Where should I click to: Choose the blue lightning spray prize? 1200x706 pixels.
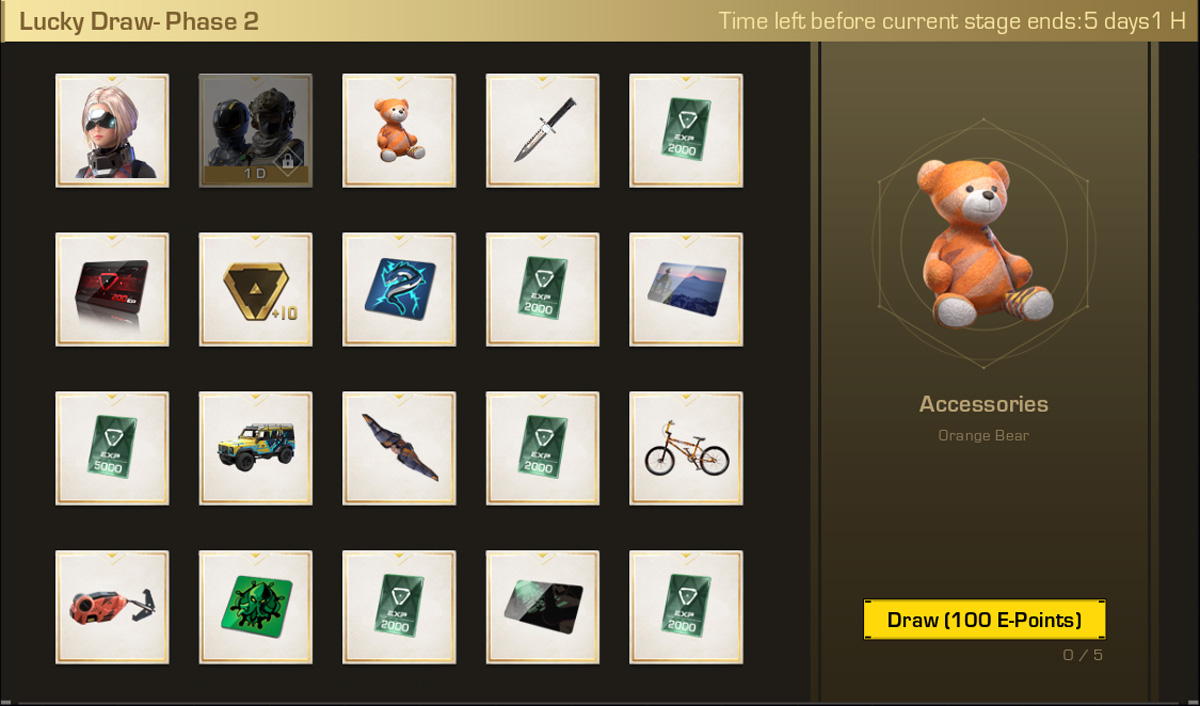pyautogui.click(x=399, y=289)
